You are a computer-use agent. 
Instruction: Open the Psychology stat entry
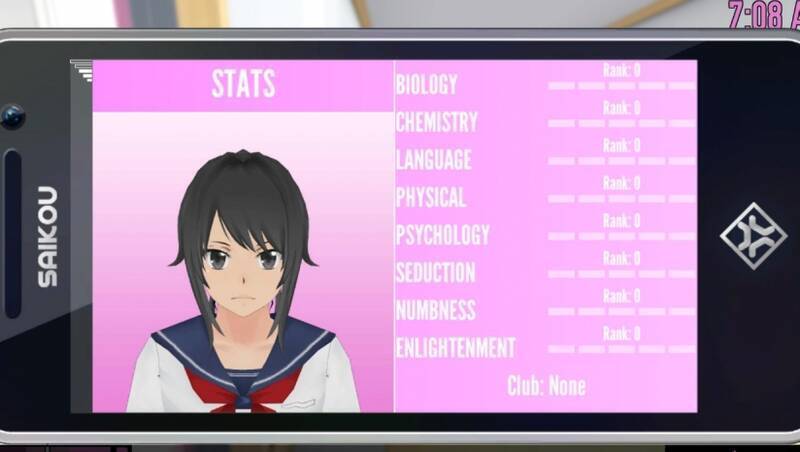[x=443, y=235]
